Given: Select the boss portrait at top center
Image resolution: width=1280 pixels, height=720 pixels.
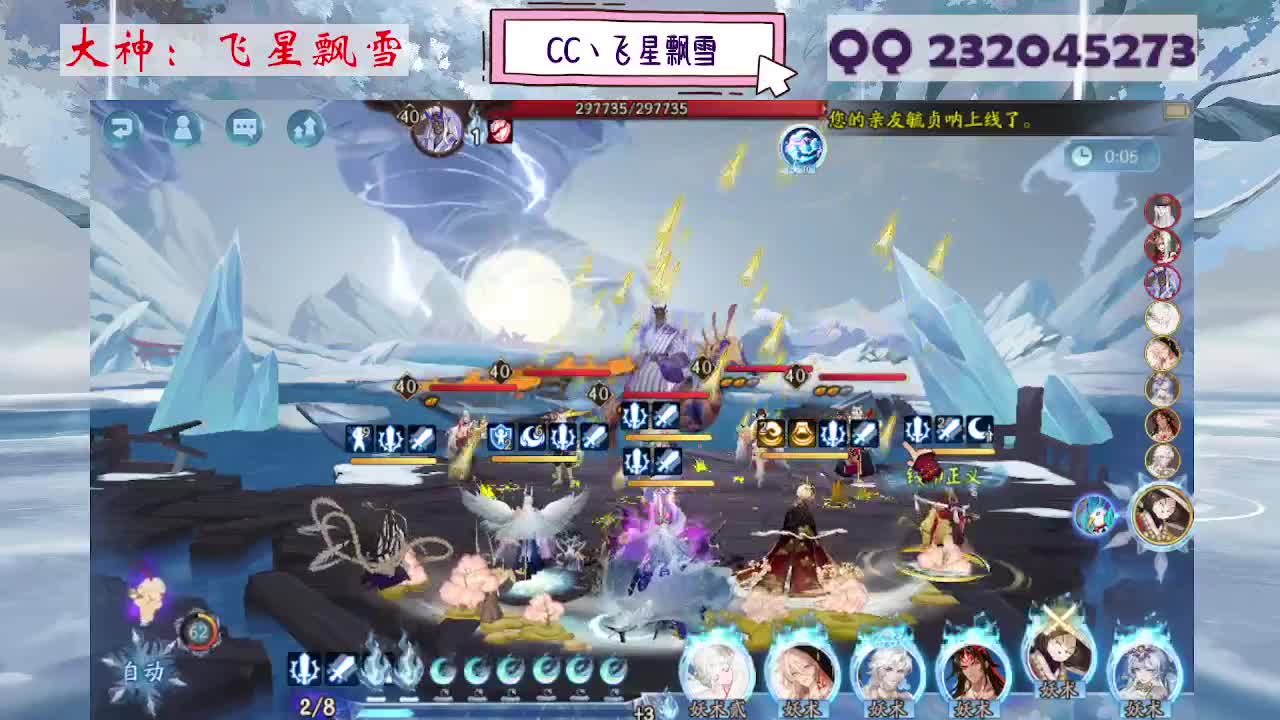Looking at the screenshot, I should 435,125.
